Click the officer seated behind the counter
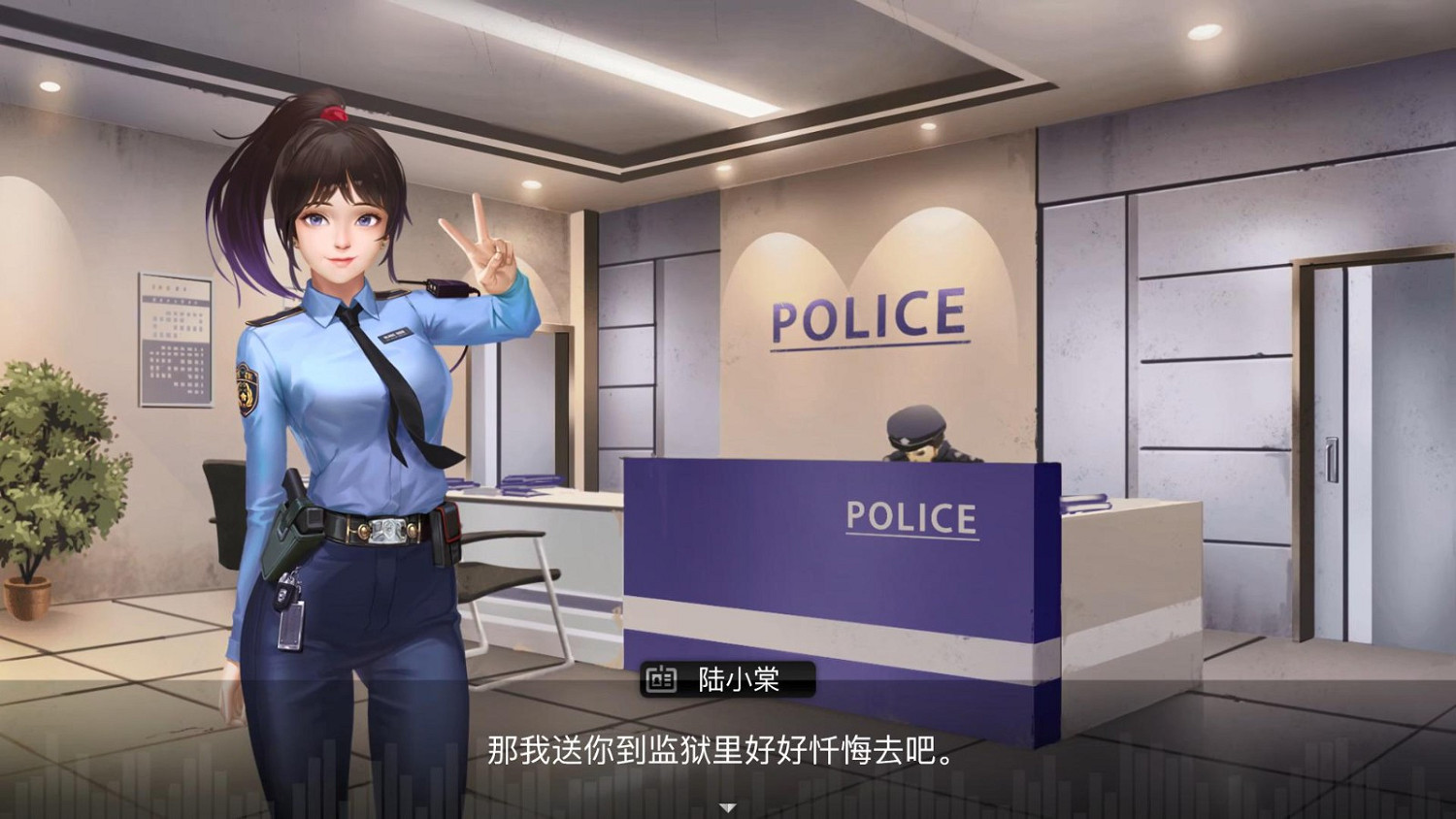 point(922,446)
